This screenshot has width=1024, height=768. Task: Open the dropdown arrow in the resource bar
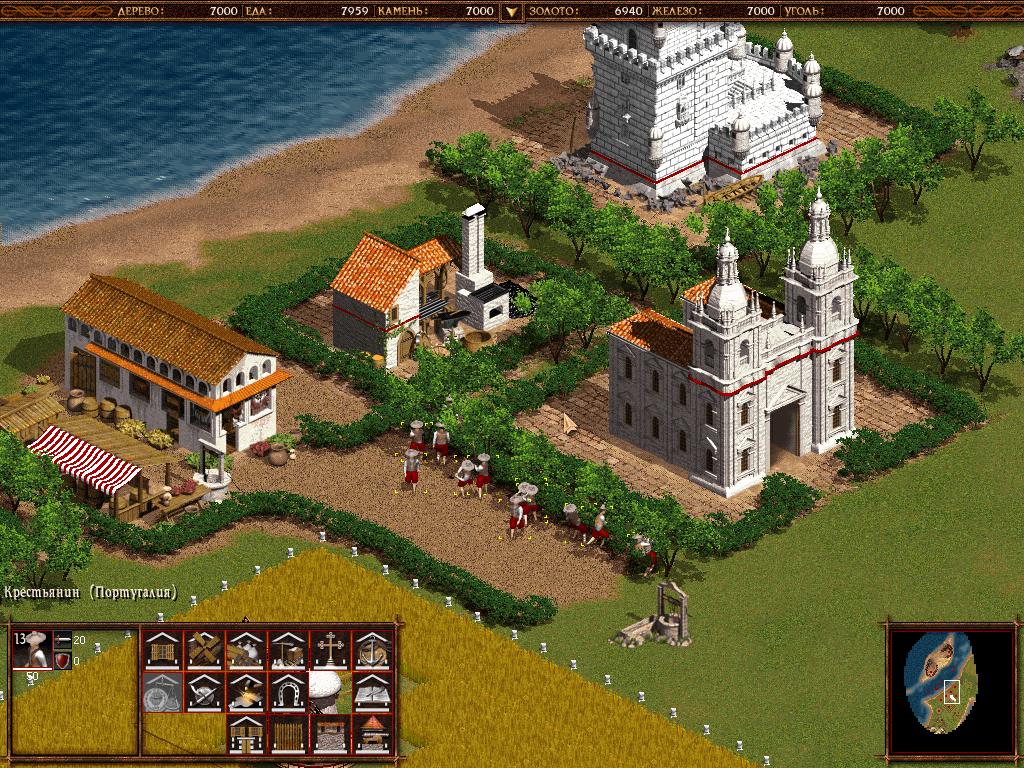(511, 11)
